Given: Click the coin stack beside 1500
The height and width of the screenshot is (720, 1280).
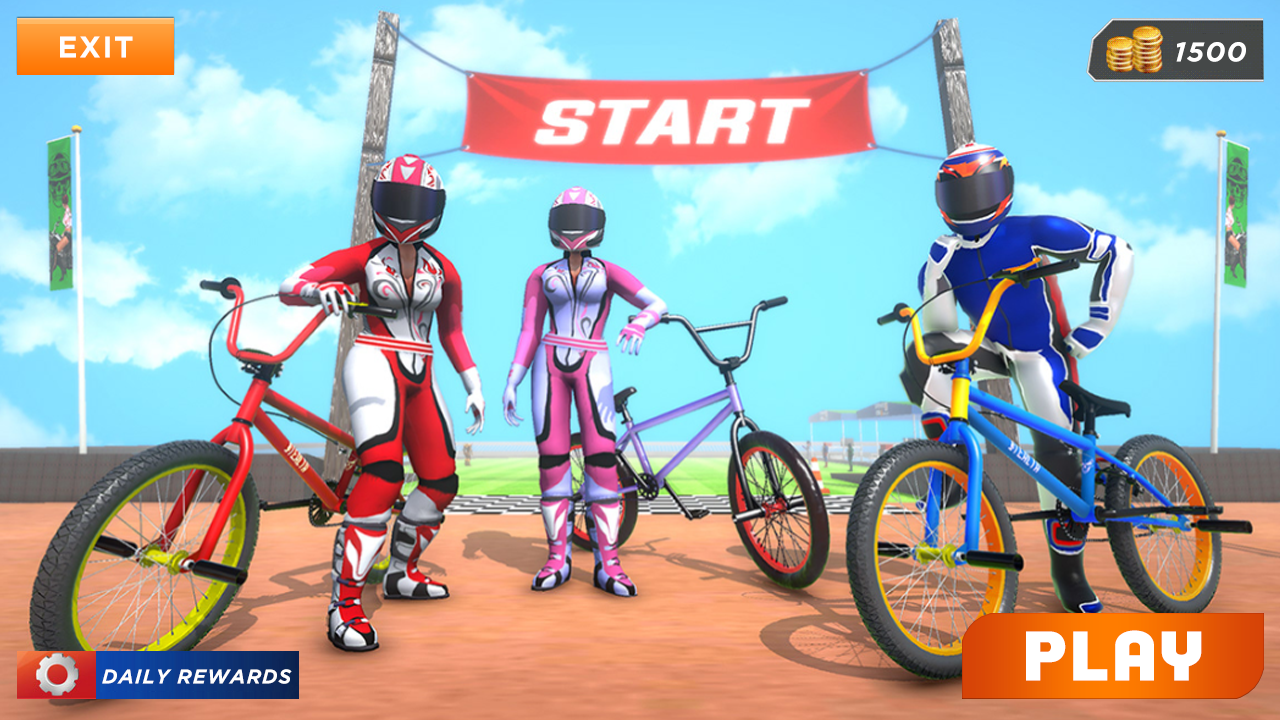Looking at the screenshot, I should (x=1134, y=51).
